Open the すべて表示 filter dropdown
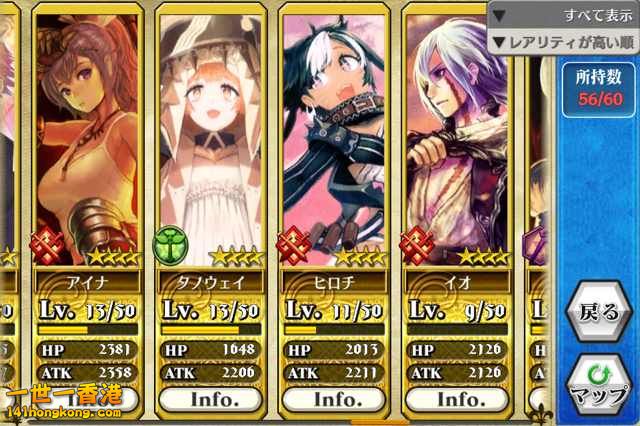 565,16
